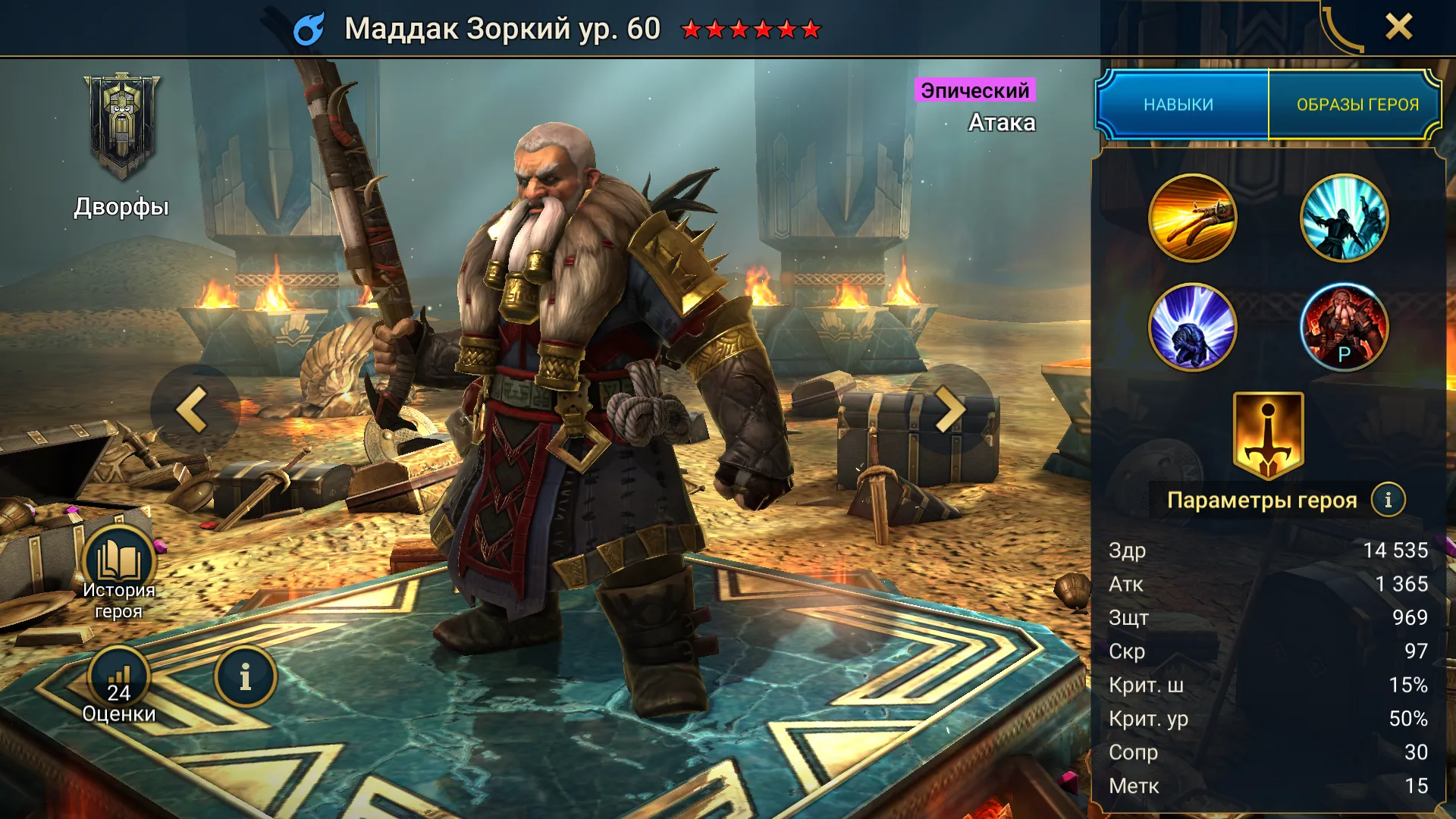Go to the next hero

[949, 409]
